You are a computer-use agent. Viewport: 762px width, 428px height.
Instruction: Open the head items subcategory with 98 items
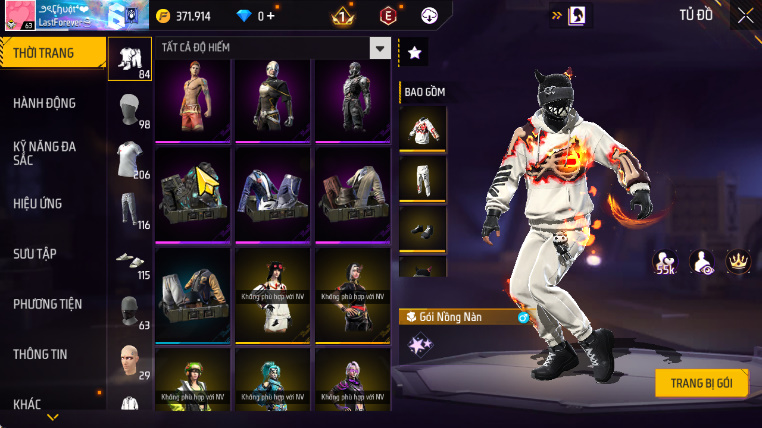coord(129,110)
